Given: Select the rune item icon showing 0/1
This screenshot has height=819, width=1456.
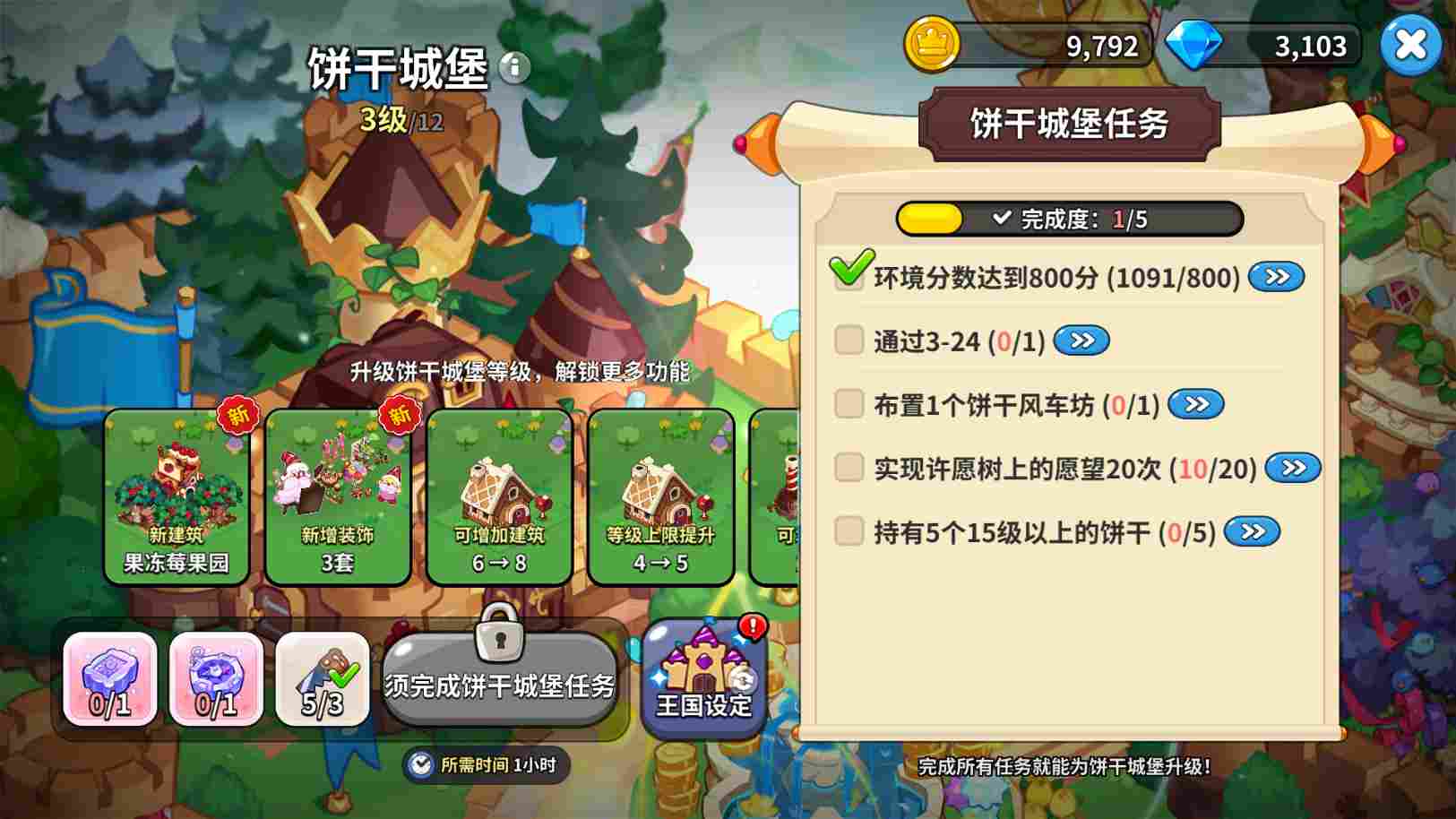Looking at the screenshot, I should click(x=108, y=677).
